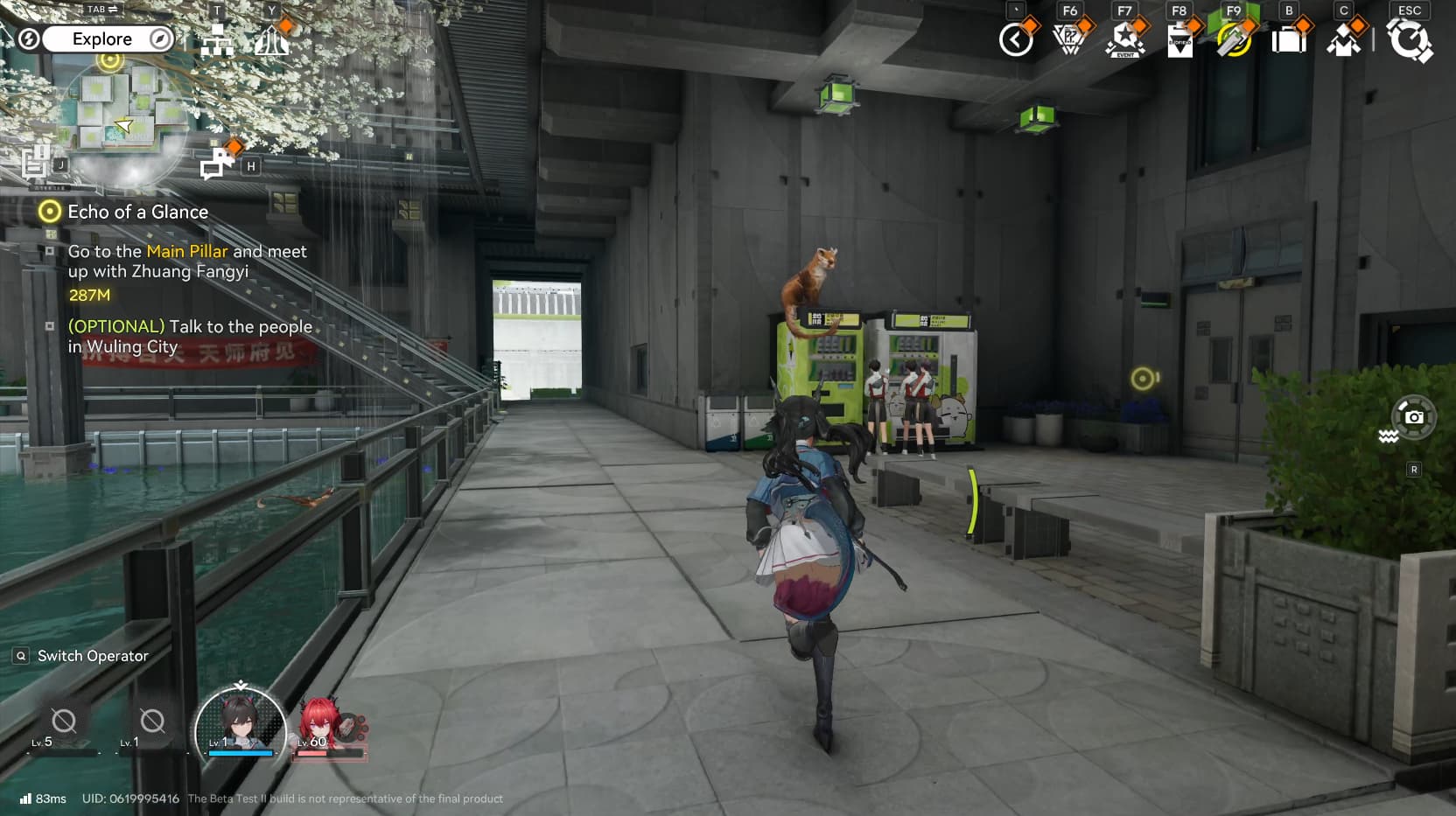Viewport: 1456px width, 816px height.
Task: Open the hierarchy tree icon
Action: coord(217,40)
